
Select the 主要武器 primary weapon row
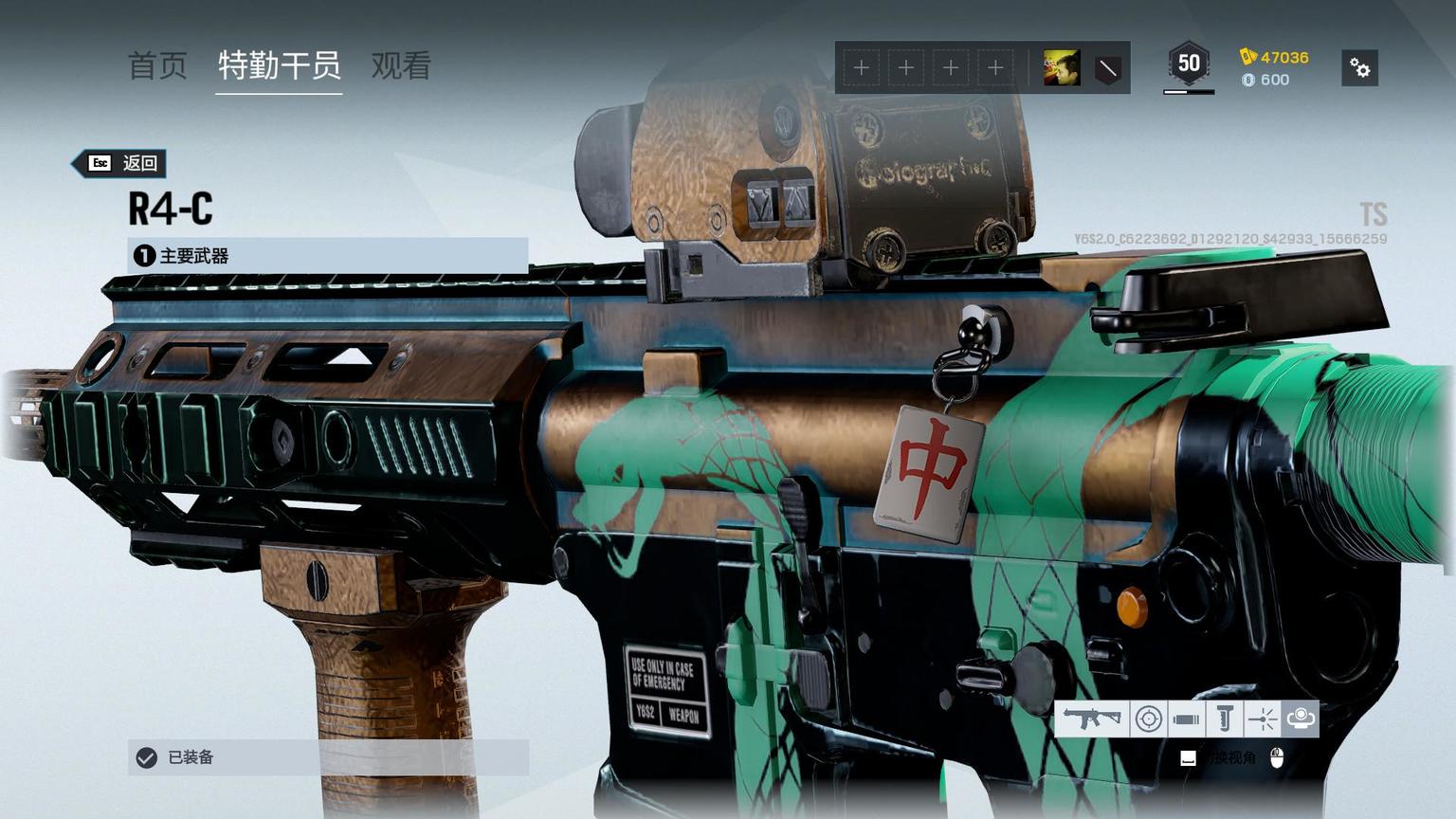coord(327,256)
